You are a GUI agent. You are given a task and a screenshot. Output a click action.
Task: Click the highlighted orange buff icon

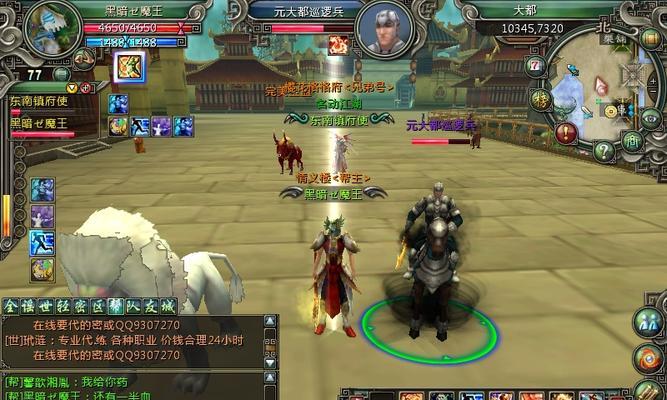pyautogui.click(x=131, y=67)
